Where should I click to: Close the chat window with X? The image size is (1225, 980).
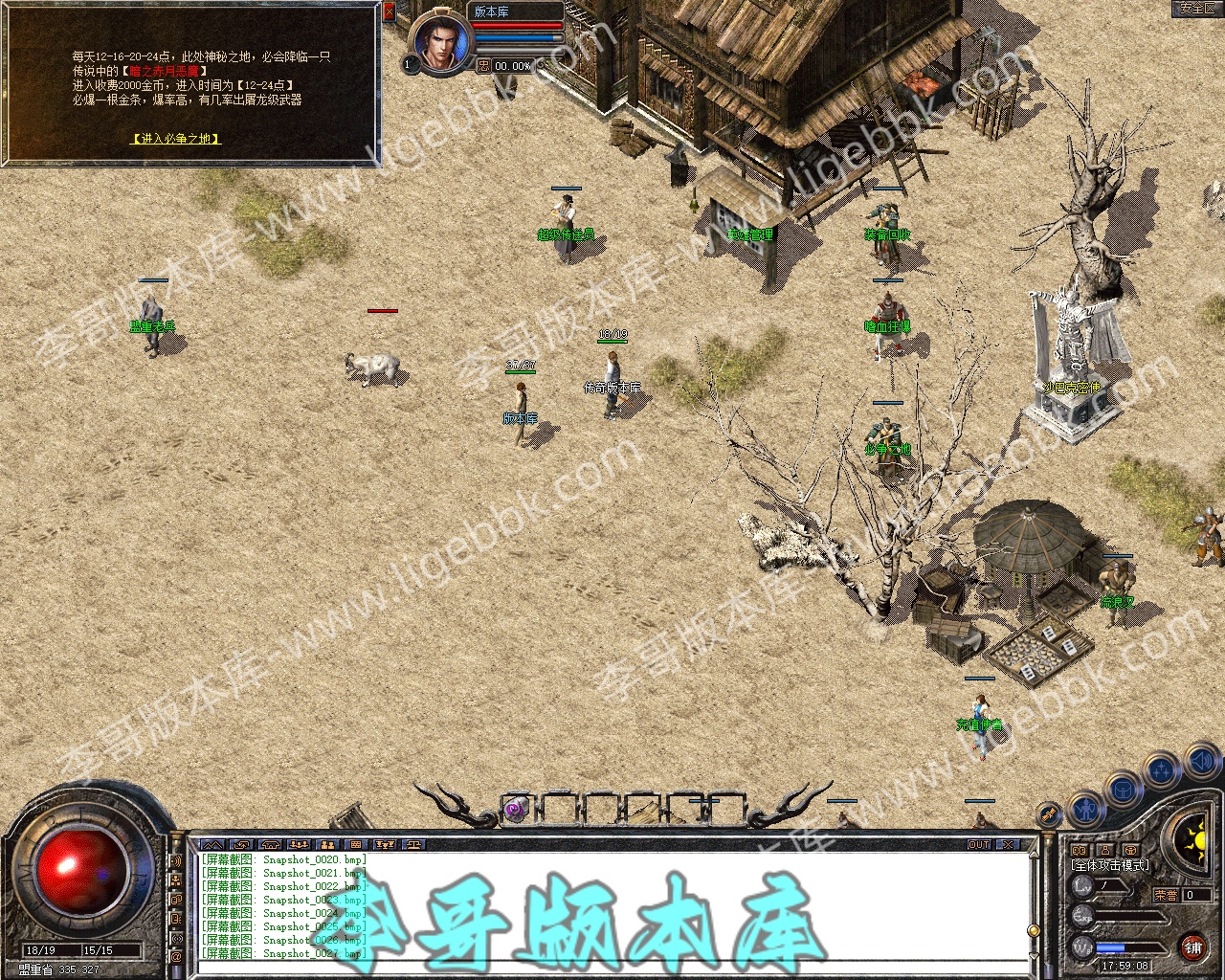click(x=1007, y=845)
